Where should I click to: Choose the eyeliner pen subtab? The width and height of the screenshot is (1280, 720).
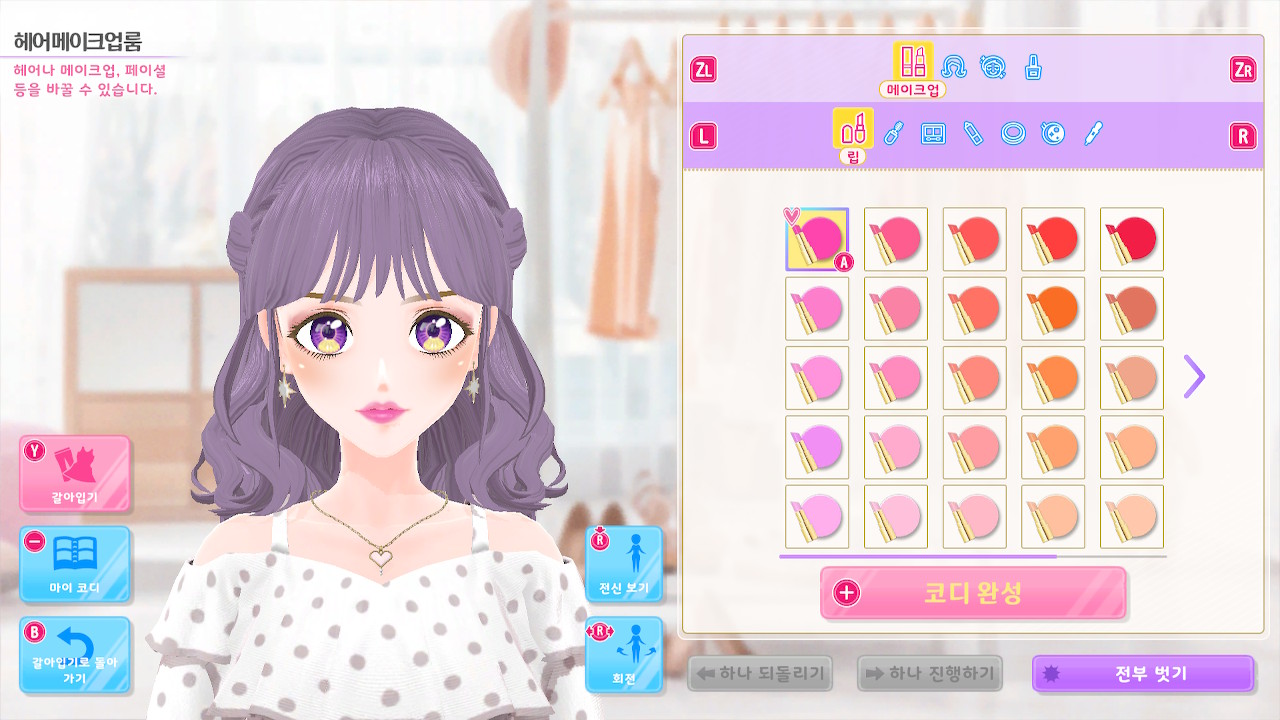click(1093, 133)
